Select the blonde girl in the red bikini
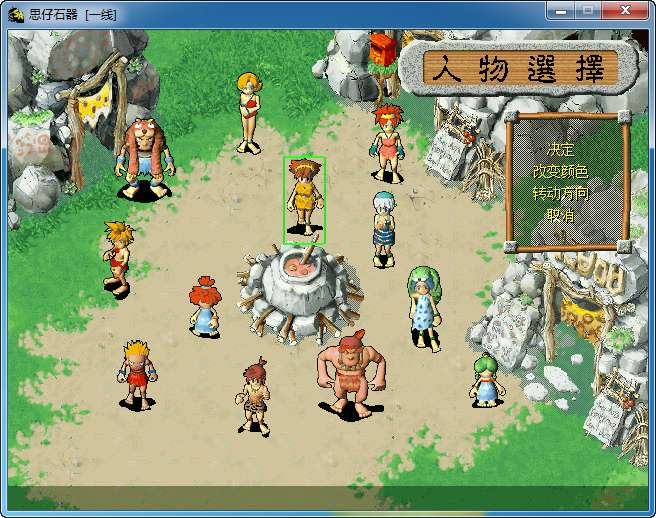The width and height of the screenshot is (656, 518). pyautogui.click(x=248, y=111)
